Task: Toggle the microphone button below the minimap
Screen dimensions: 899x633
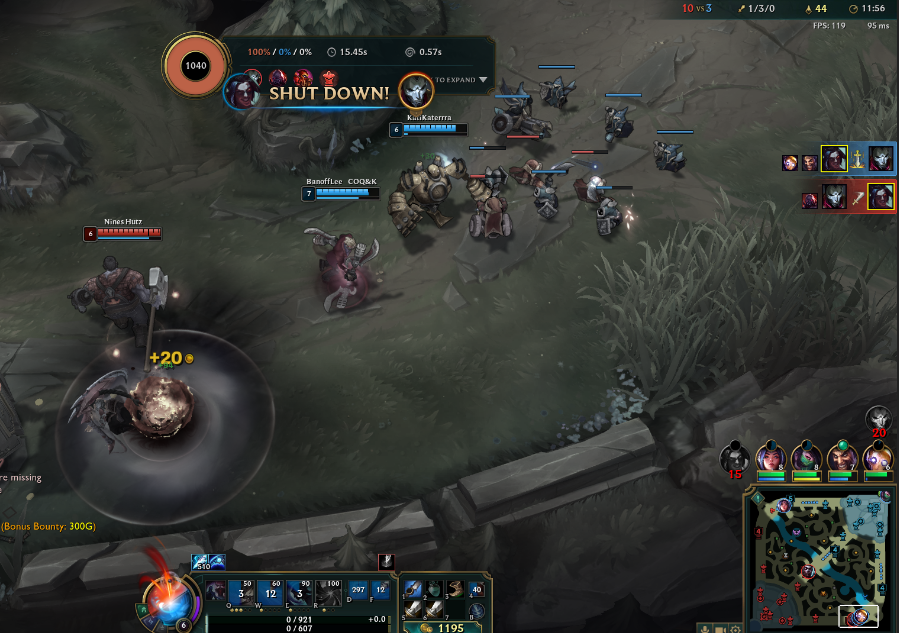Action: (705, 628)
